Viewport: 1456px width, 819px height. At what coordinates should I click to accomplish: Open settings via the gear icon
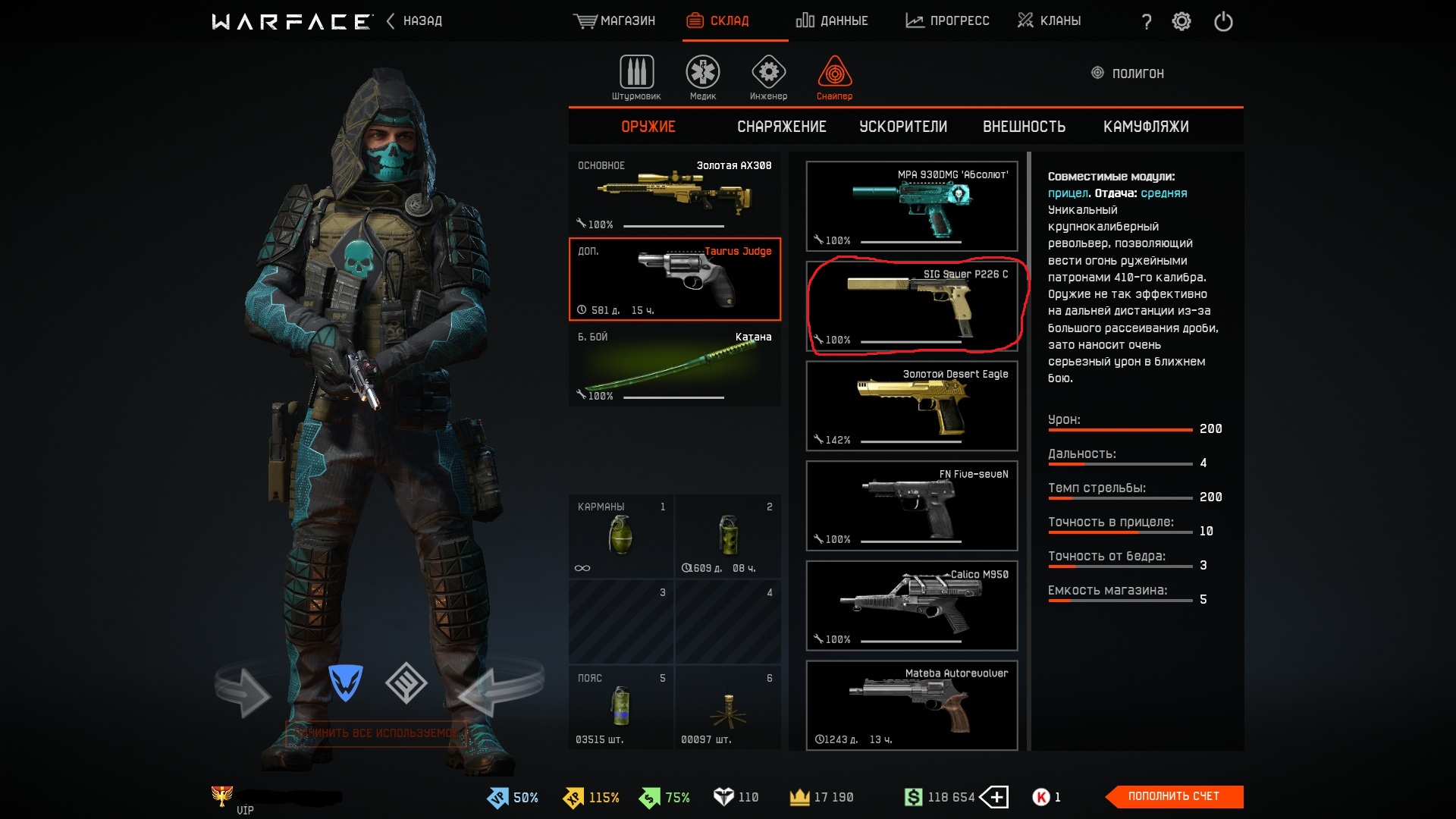[x=1181, y=21]
